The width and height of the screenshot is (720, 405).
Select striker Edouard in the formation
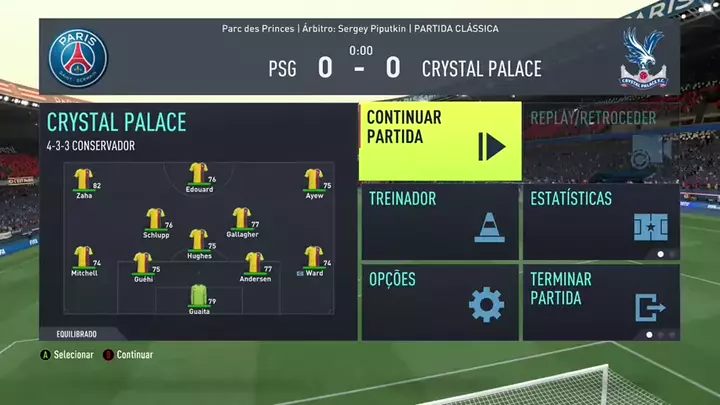[x=198, y=175]
